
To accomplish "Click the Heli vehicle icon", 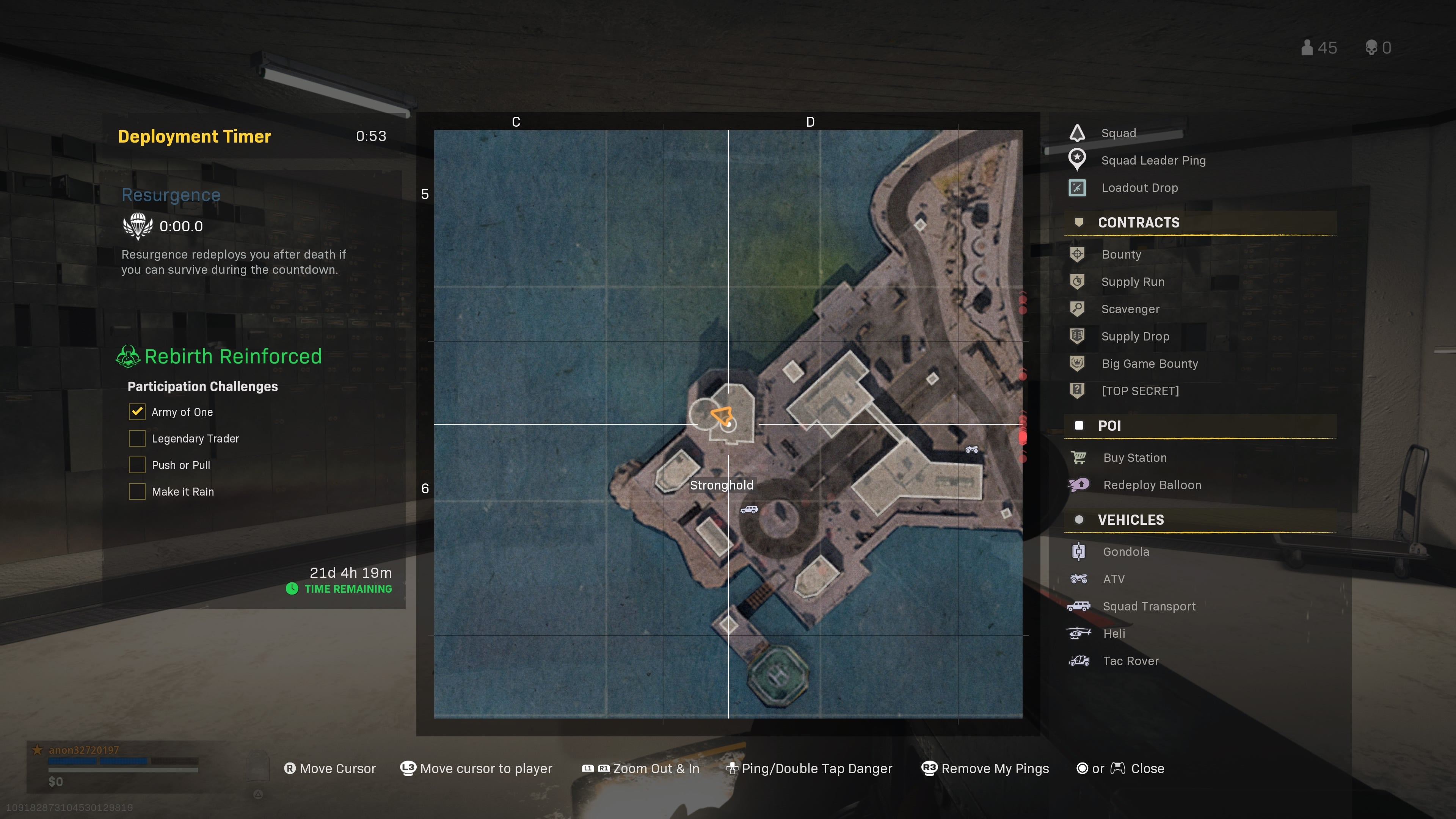I will pyautogui.click(x=1078, y=633).
